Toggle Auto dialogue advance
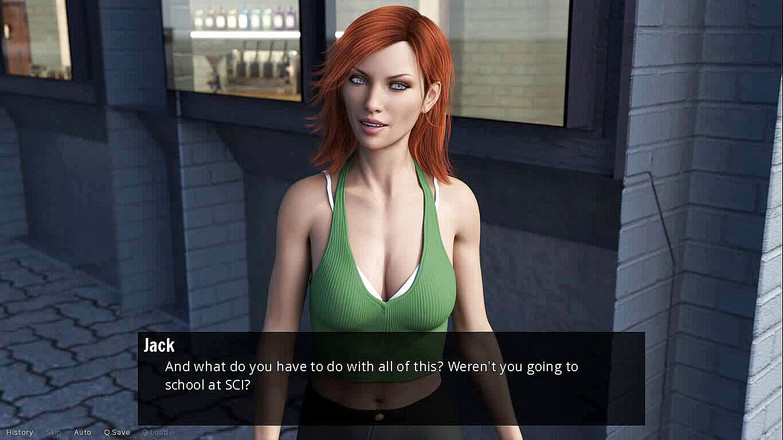Viewport: 783px width, 440px height. pos(82,432)
